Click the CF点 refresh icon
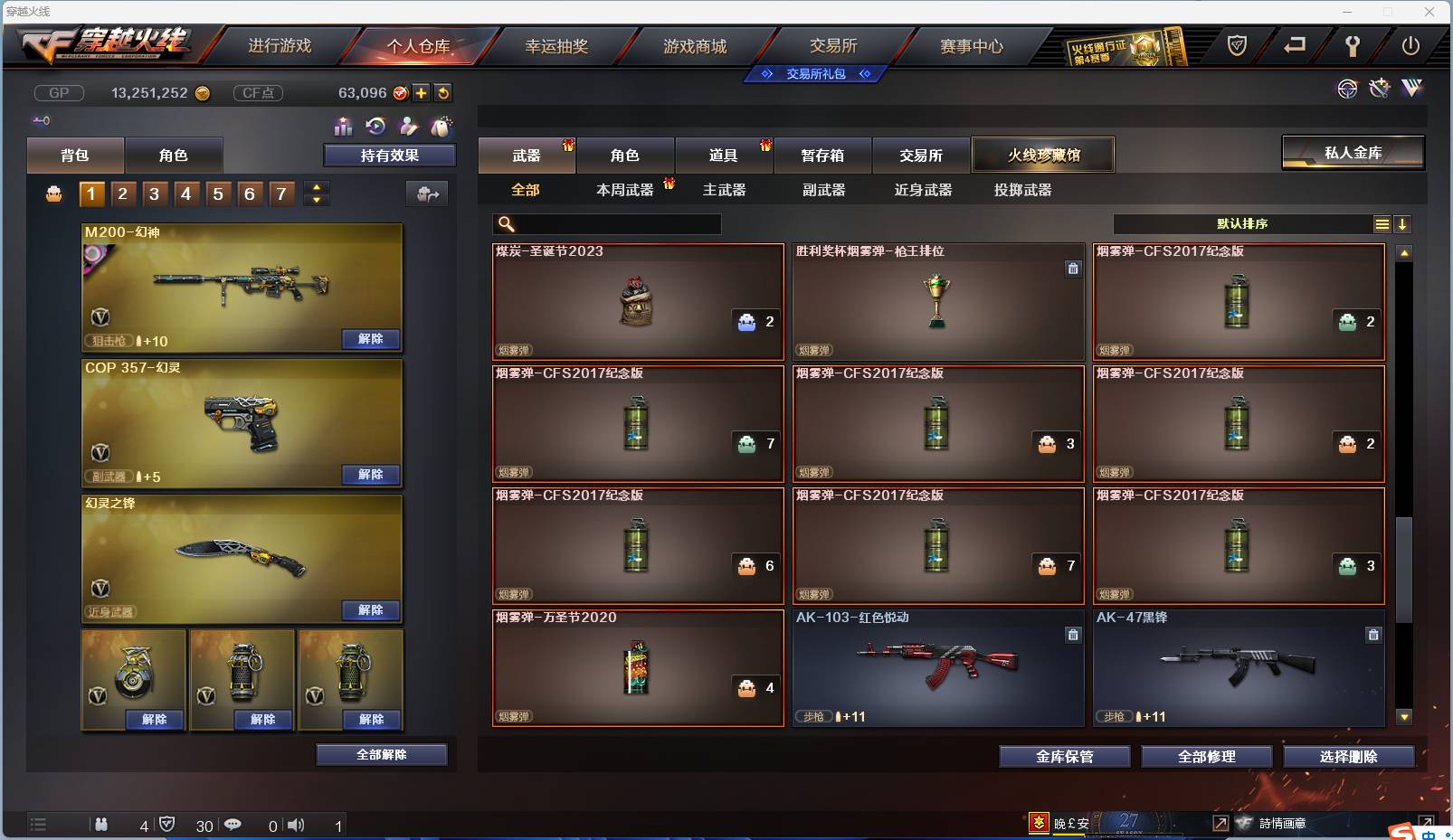Image resolution: width=1453 pixels, height=840 pixels. coord(443,92)
